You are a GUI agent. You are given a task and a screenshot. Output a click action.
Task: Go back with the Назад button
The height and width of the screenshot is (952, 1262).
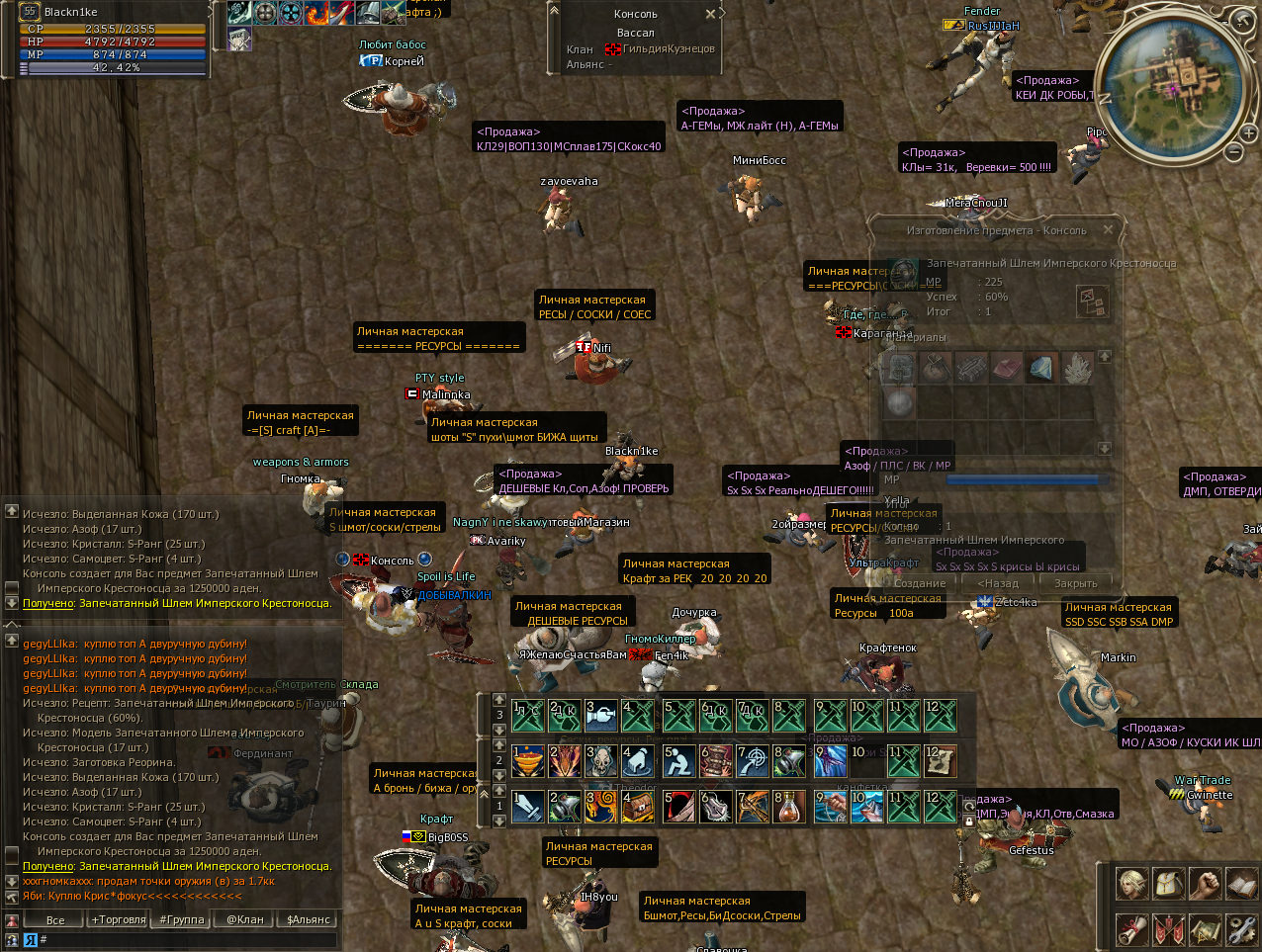coord(998,583)
